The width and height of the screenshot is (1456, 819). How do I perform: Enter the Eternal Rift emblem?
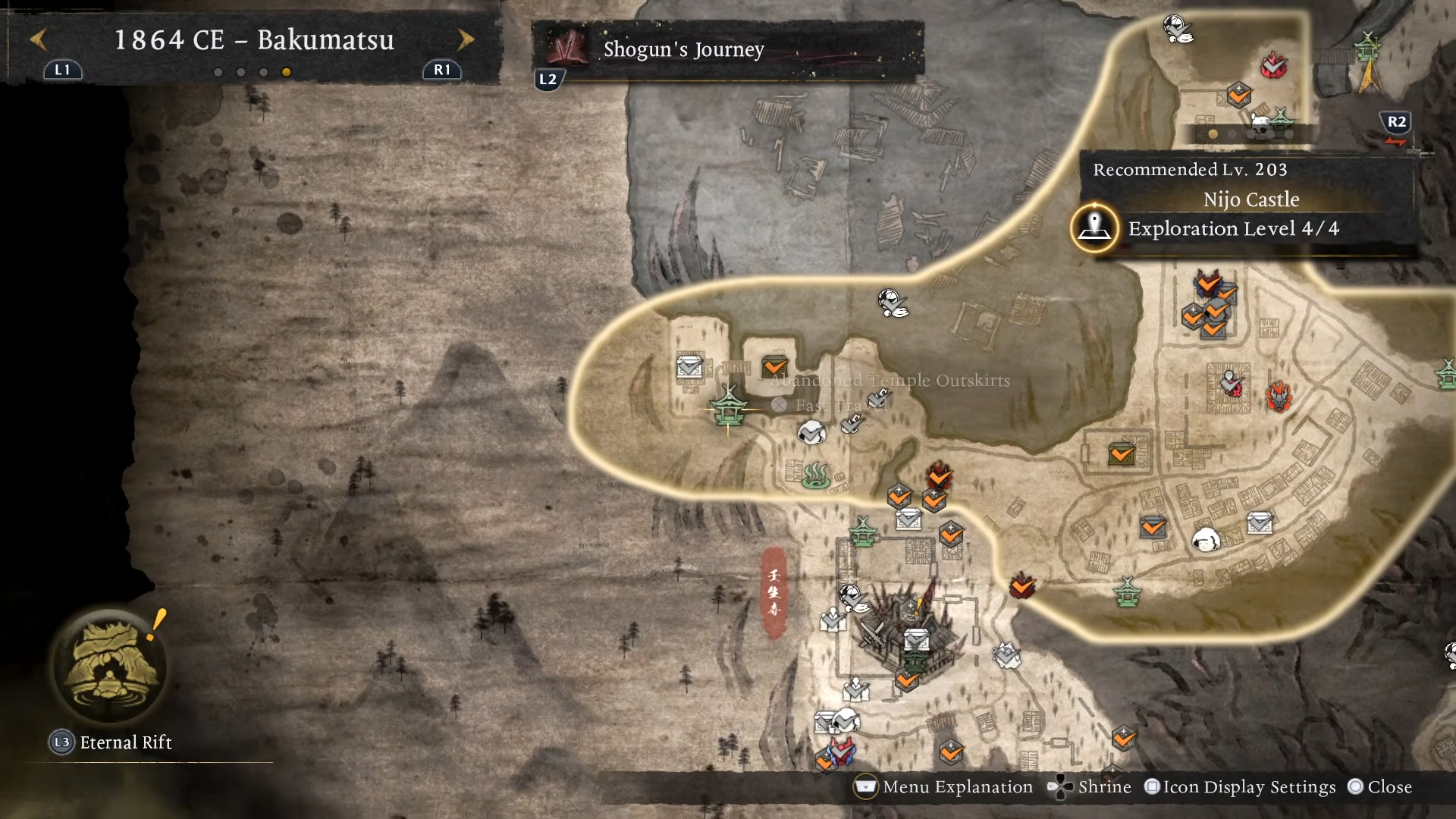111,667
